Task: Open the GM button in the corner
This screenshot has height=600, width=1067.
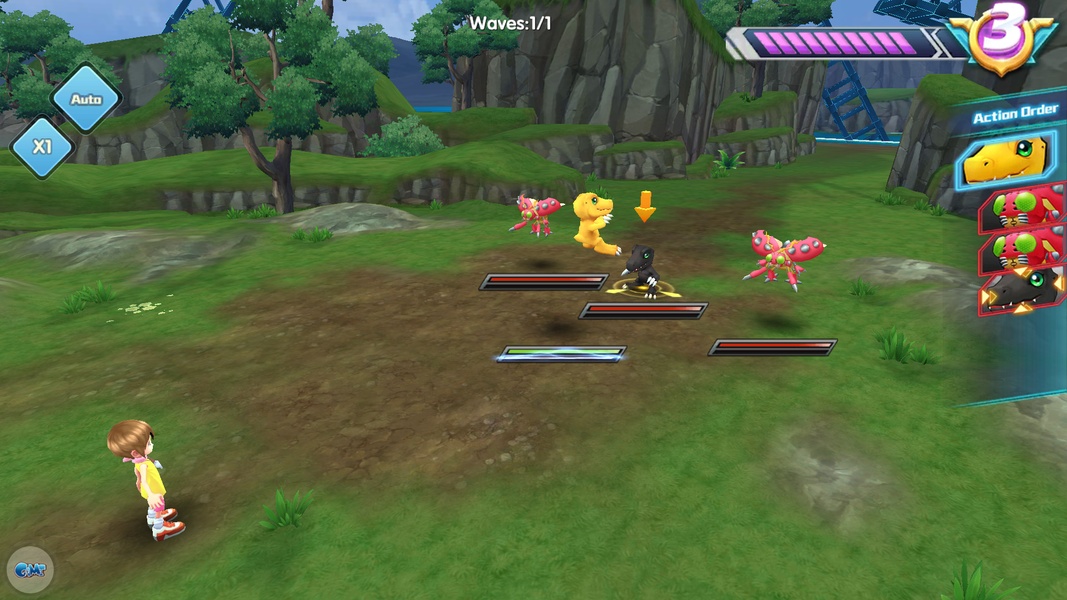Action: 29,570
